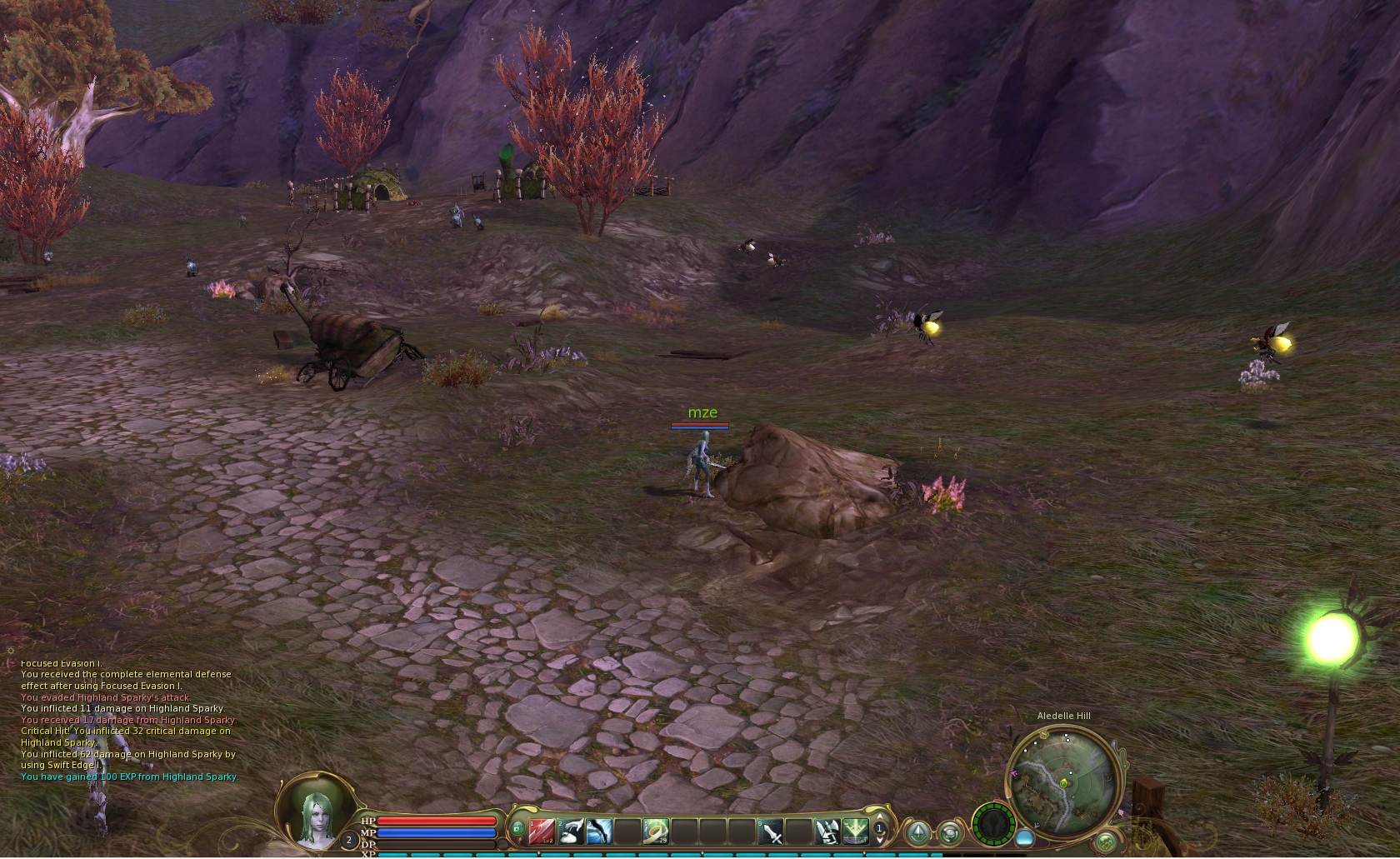Use the bandage item with 29 count
This screenshot has height=859, width=1400.
657,831
